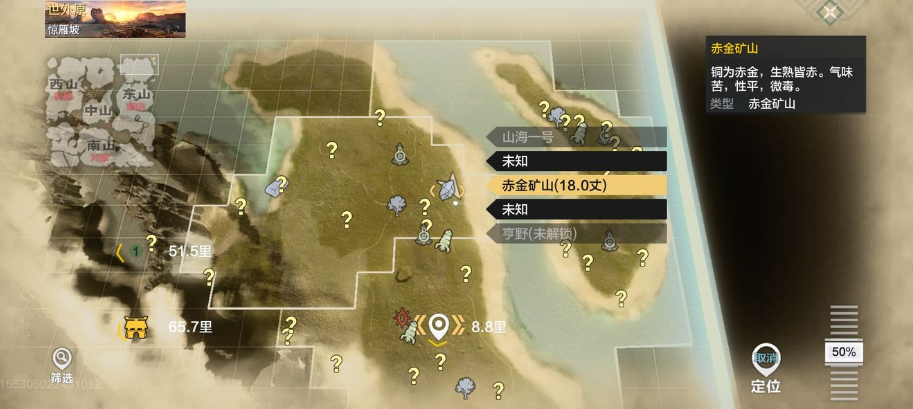Open the 筛选 filter button

pyautogui.click(x=62, y=360)
